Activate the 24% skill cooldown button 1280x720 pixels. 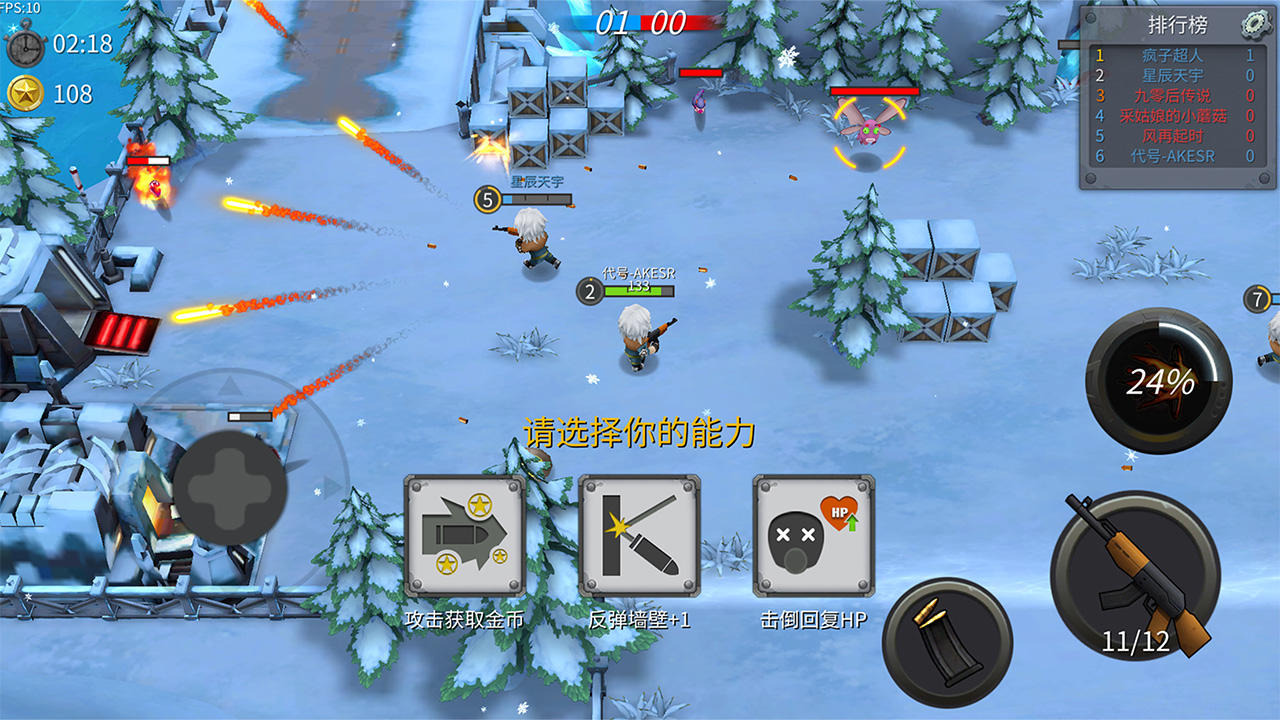click(1160, 380)
